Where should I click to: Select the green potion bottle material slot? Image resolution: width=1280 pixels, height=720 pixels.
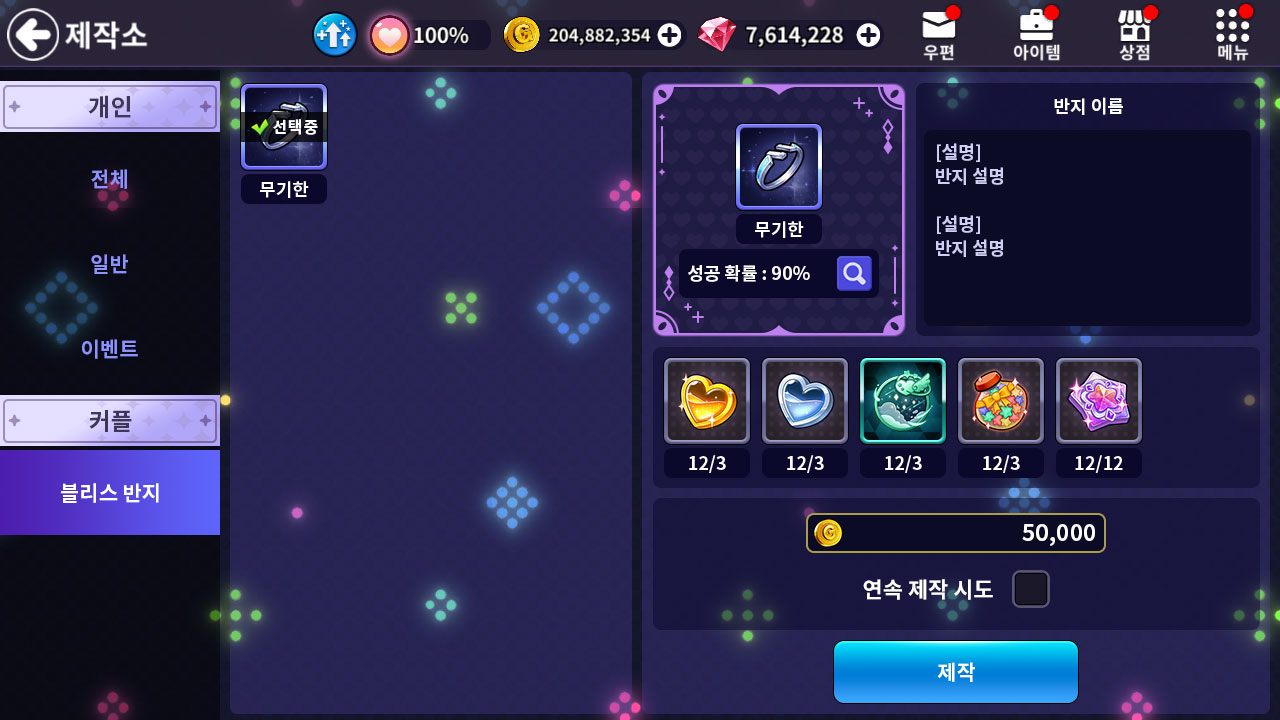pos(903,400)
